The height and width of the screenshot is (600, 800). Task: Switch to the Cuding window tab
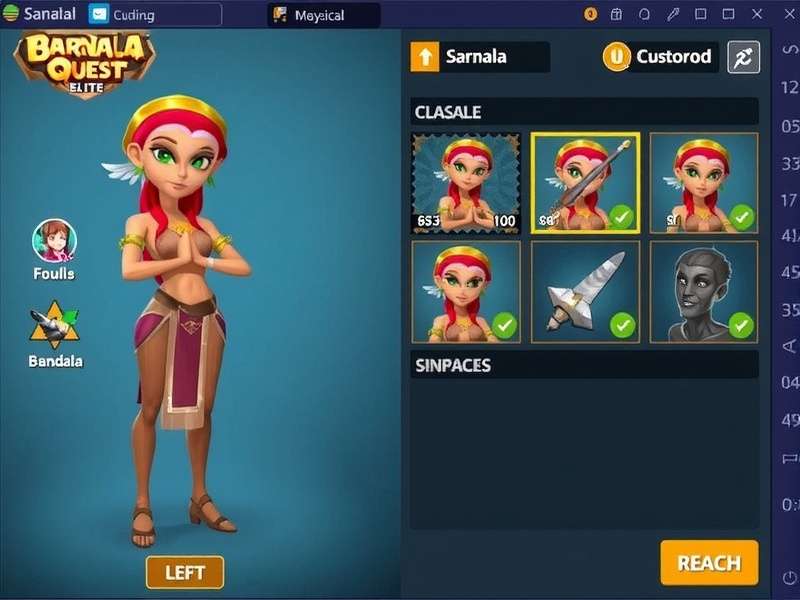[154, 14]
